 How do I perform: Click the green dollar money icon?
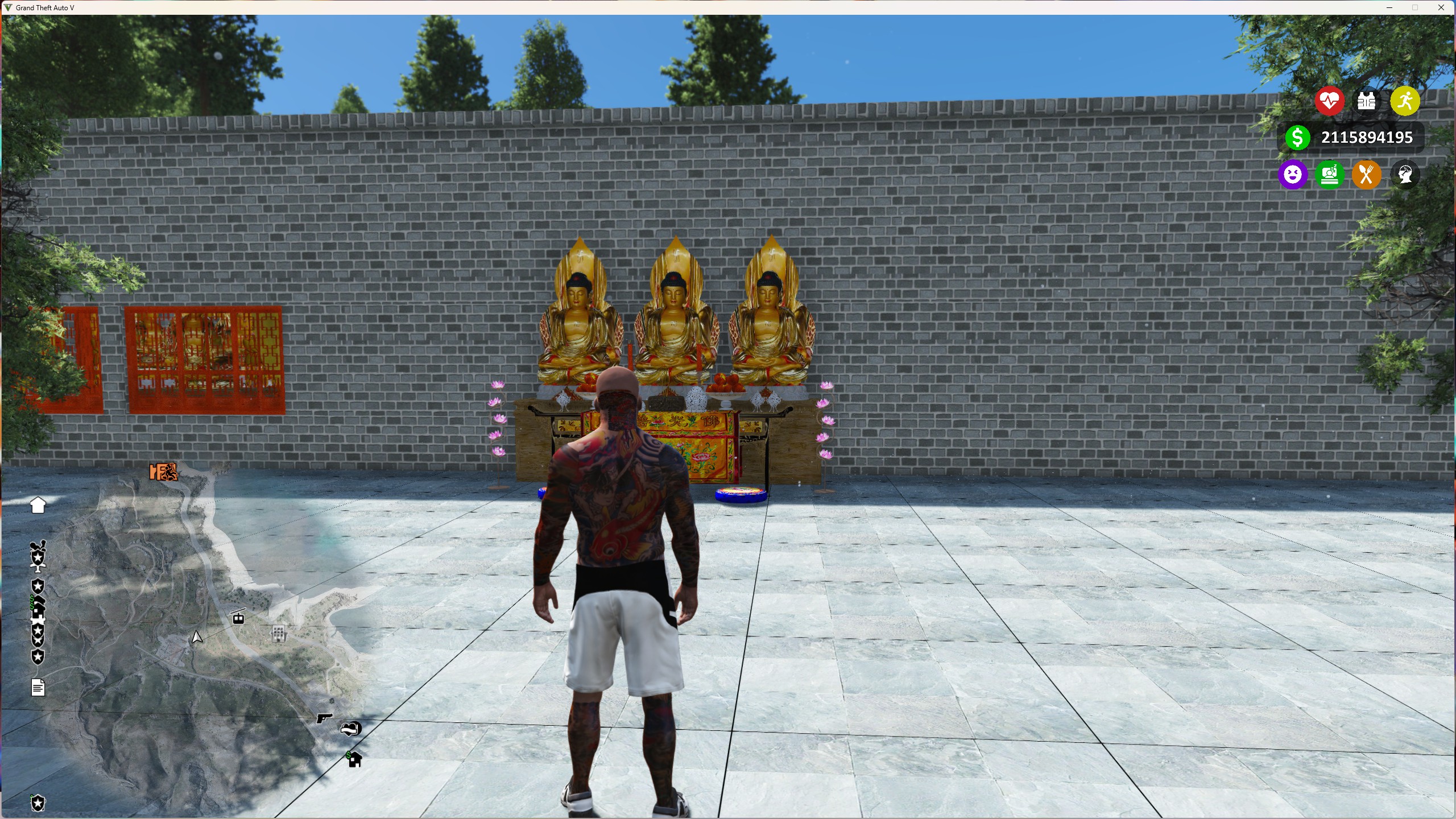click(x=1298, y=136)
